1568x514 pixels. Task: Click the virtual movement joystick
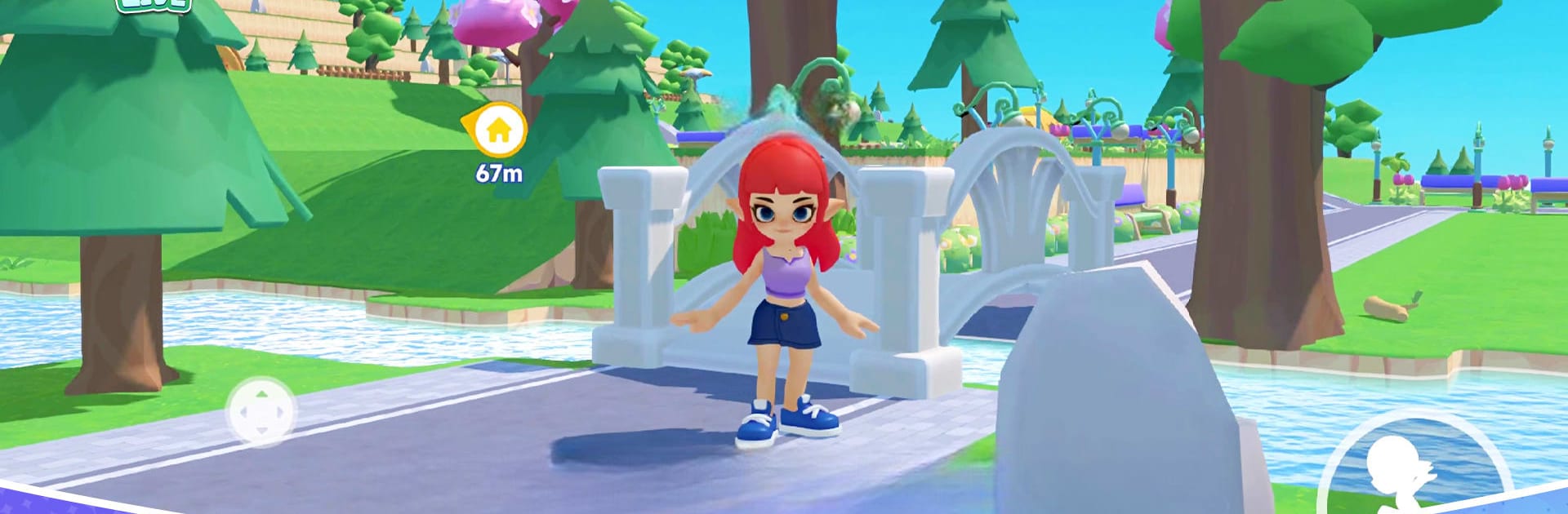click(261, 412)
